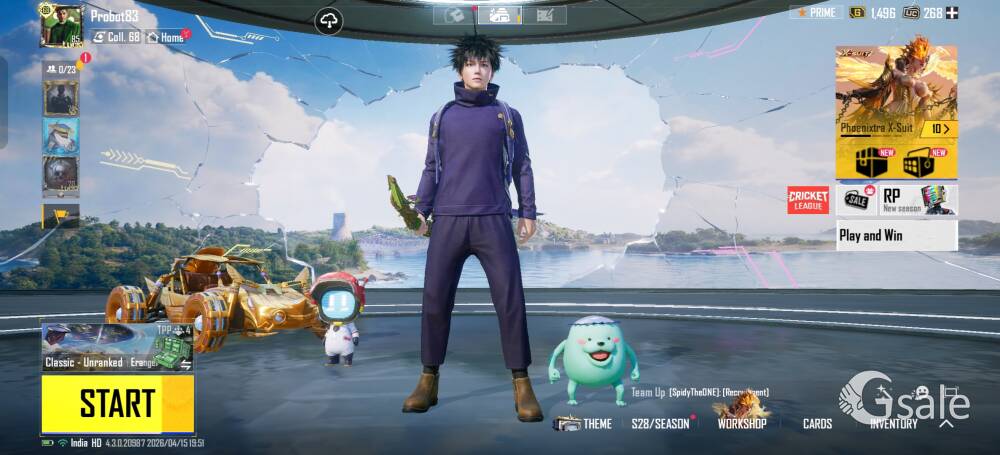Open the Sale shop icon
1000x455 pixels.
tap(857, 200)
